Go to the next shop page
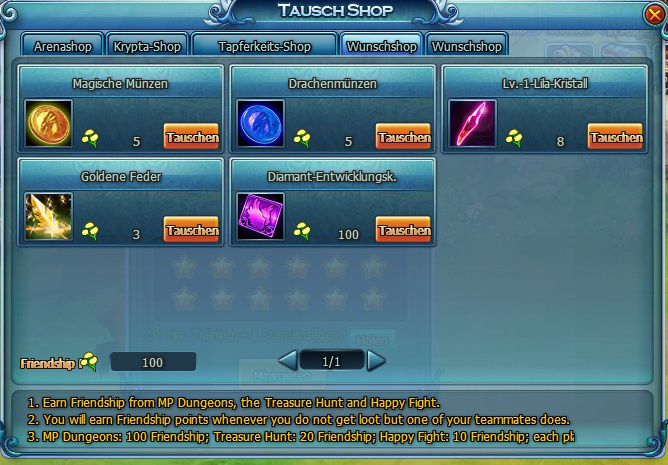The image size is (668, 465). pyautogui.click(x=375, y=359)
